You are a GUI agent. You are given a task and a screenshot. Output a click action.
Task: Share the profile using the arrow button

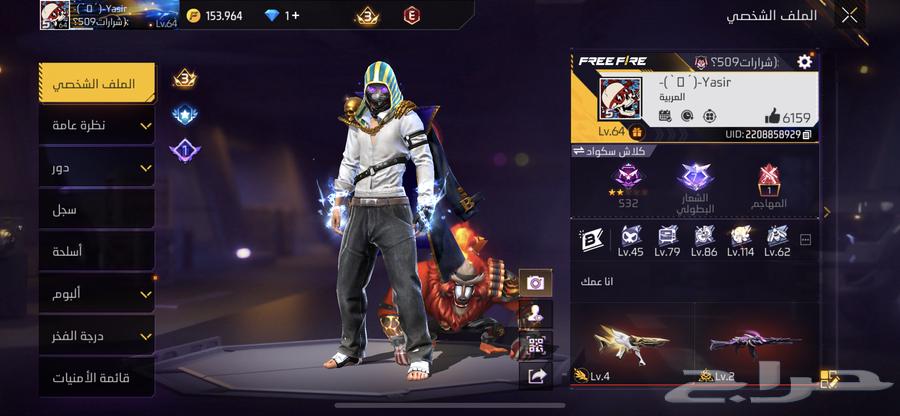[x=535, y=376]
